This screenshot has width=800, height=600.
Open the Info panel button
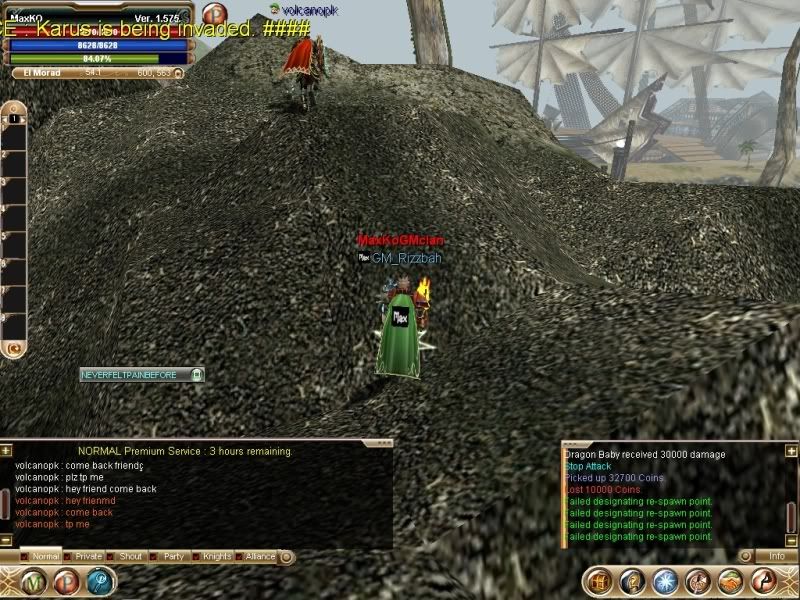[x=775, y=556]
